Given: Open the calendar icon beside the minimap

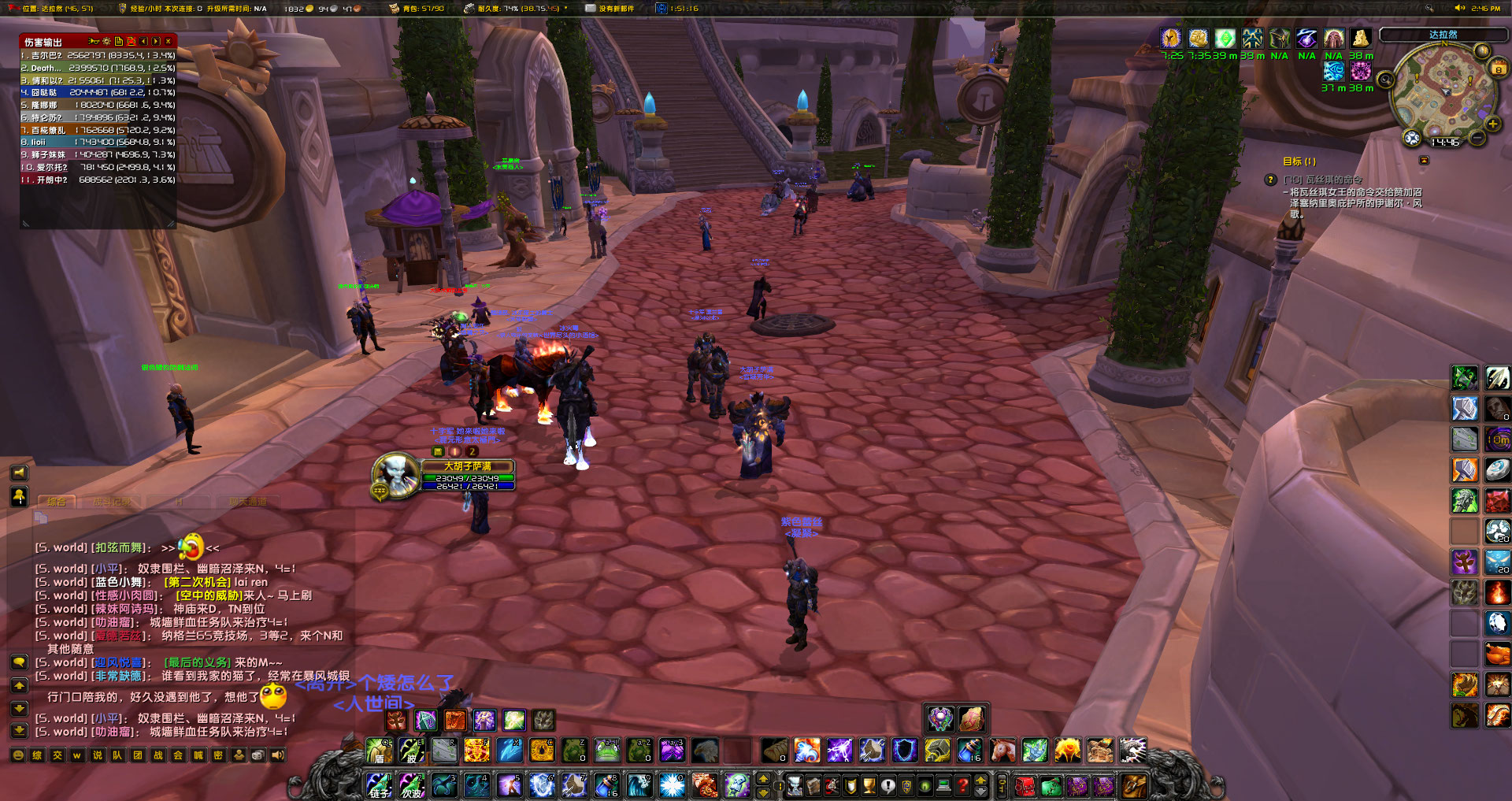Looking at the screenshot, I should (1499, 68).
